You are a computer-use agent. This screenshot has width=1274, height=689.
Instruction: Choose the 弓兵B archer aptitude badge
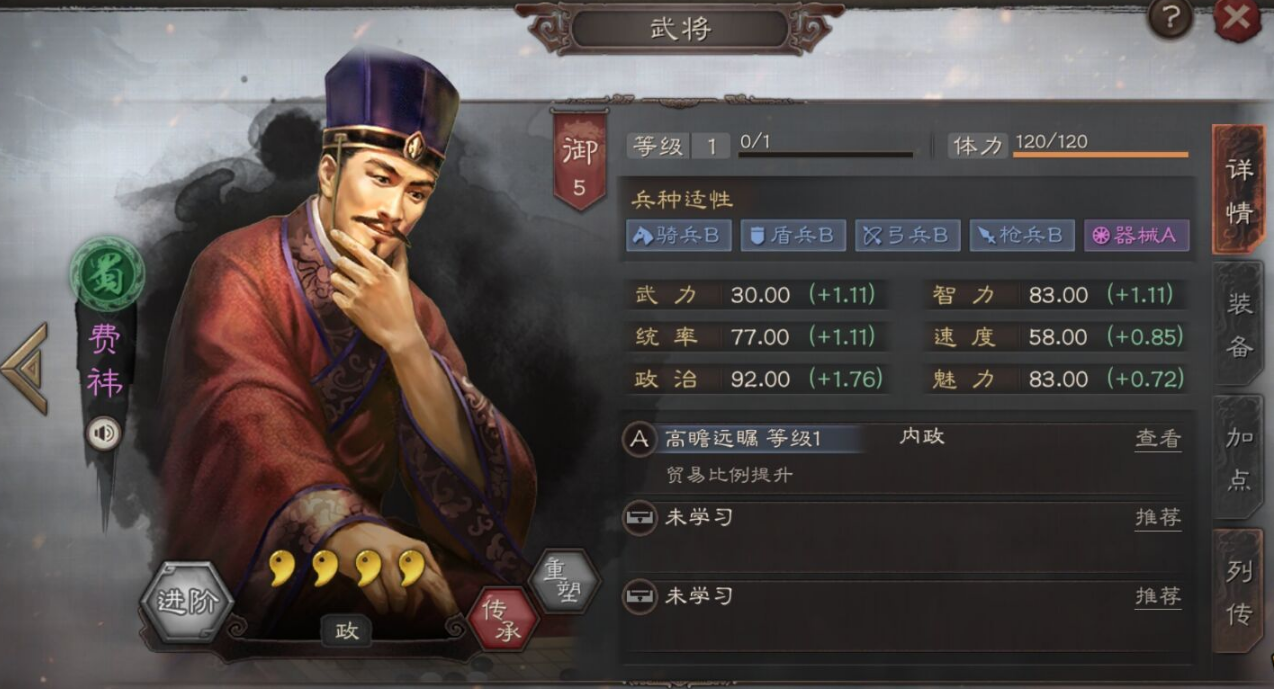(907, 236)
